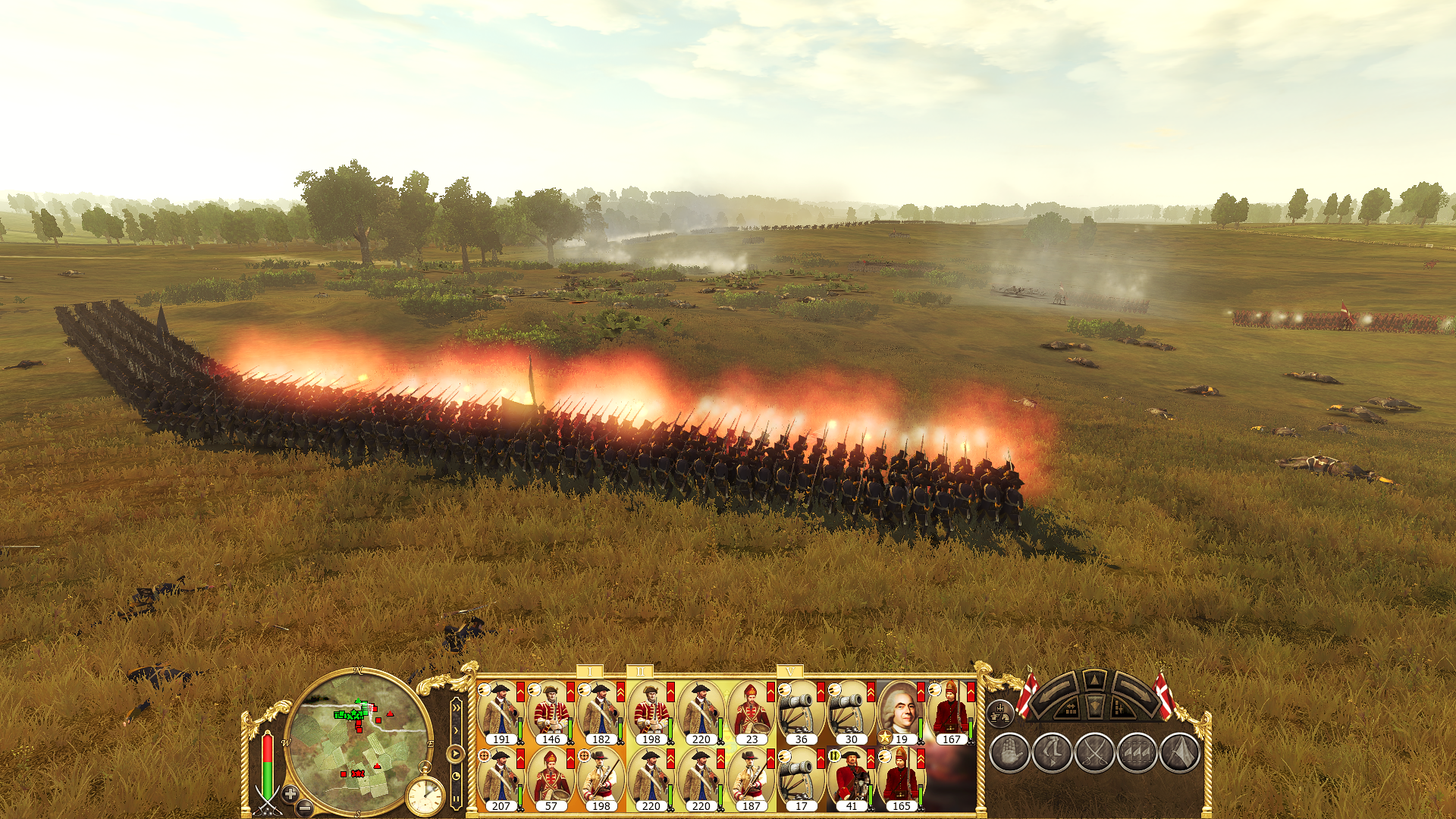Pause the battle with the pause control

[x=456, y=798]
